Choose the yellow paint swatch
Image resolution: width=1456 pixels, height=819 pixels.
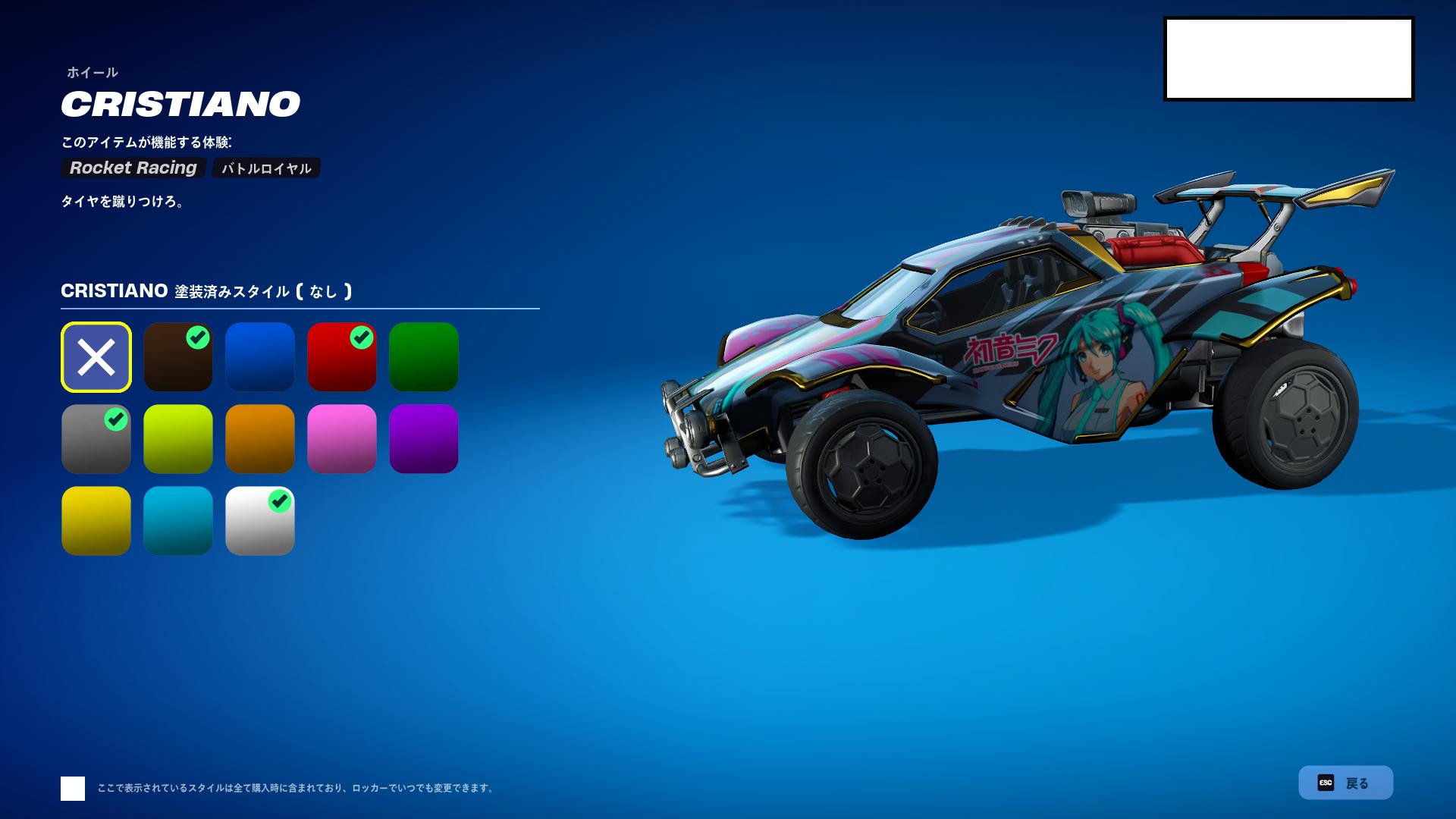coord(96,521)
